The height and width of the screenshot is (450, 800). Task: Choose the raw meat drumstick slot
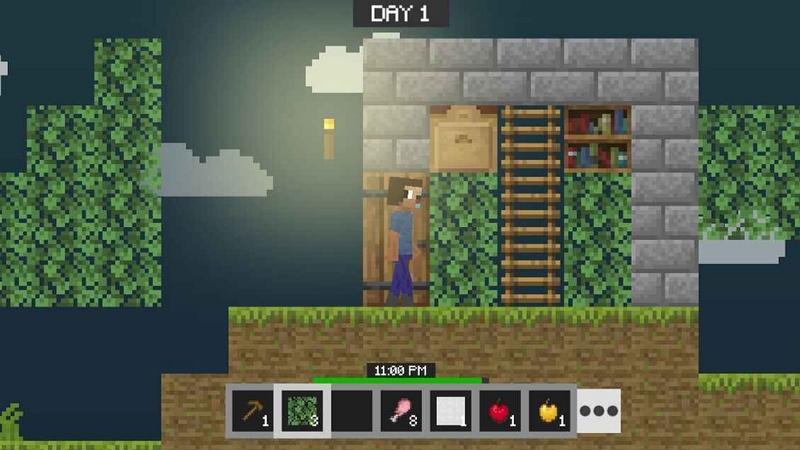[x=399, y=411]
